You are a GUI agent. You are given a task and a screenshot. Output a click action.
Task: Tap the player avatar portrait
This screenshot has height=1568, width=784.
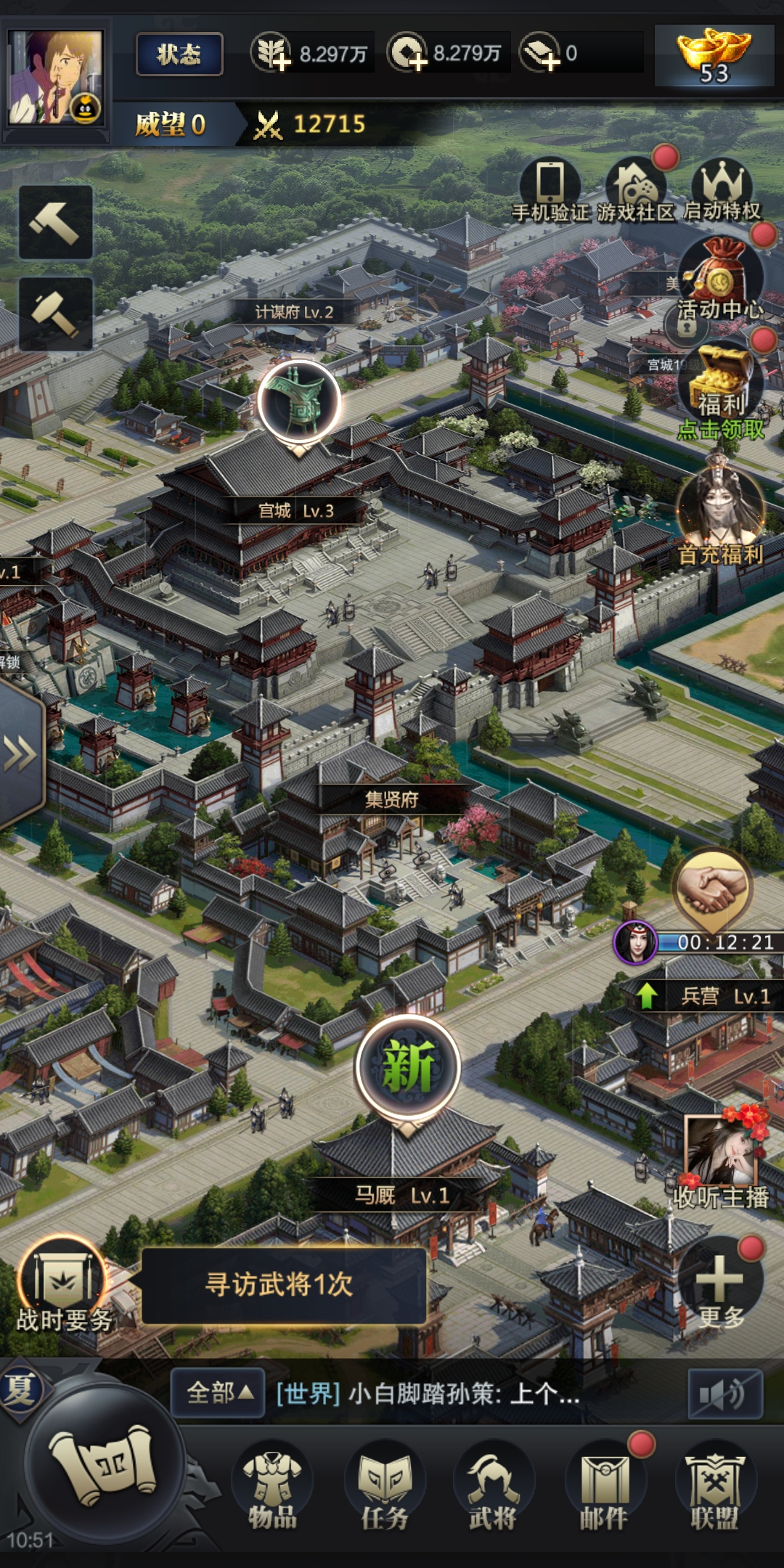coord(55,77)
